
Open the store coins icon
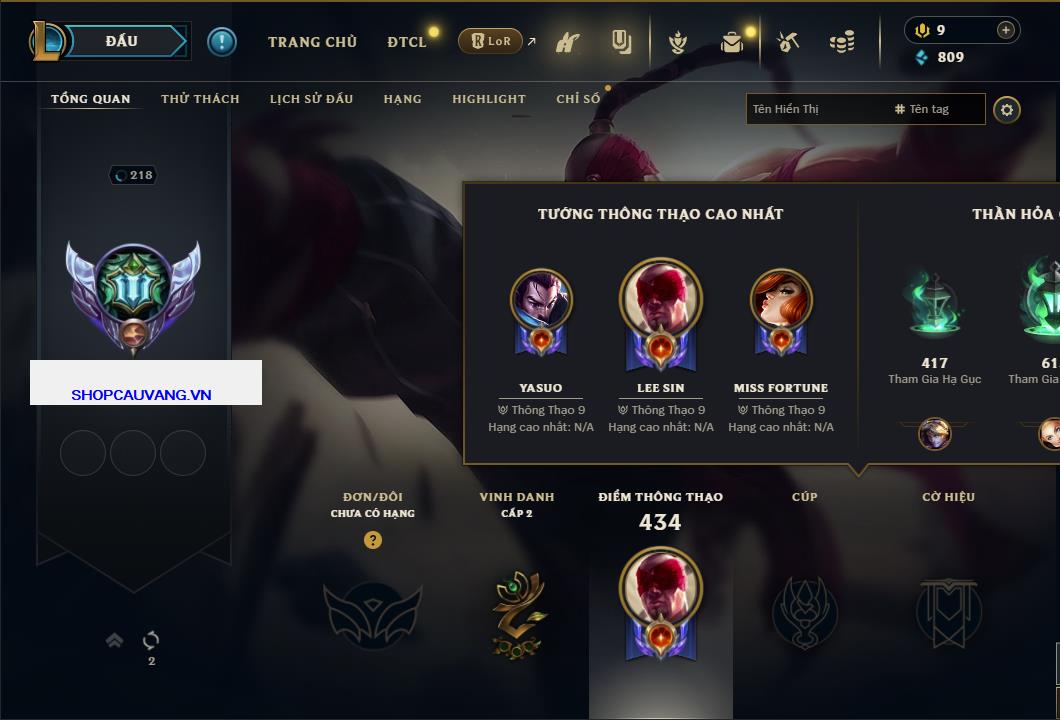coord(842,42)
